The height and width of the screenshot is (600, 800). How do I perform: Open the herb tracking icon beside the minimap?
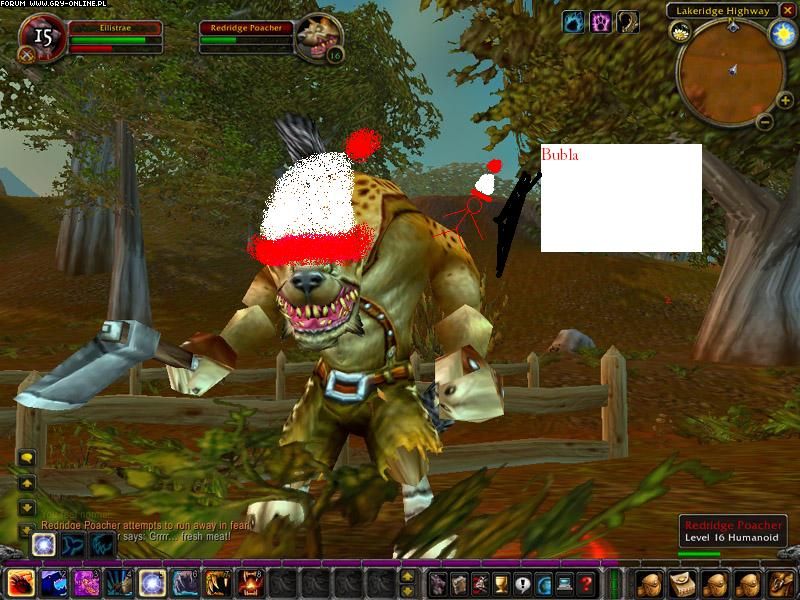coord(680,32)
